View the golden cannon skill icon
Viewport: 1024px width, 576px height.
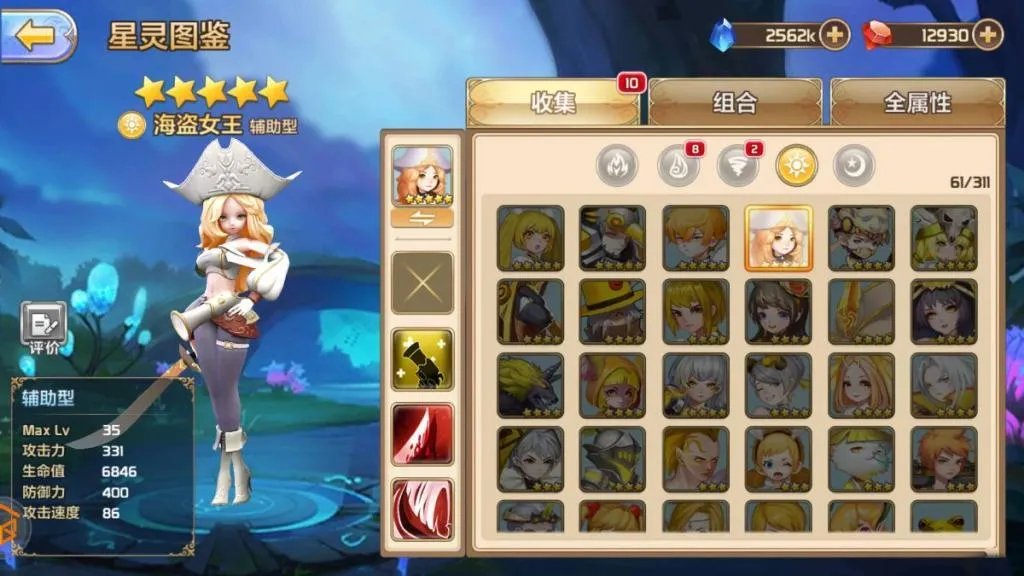tap(422, 359)
